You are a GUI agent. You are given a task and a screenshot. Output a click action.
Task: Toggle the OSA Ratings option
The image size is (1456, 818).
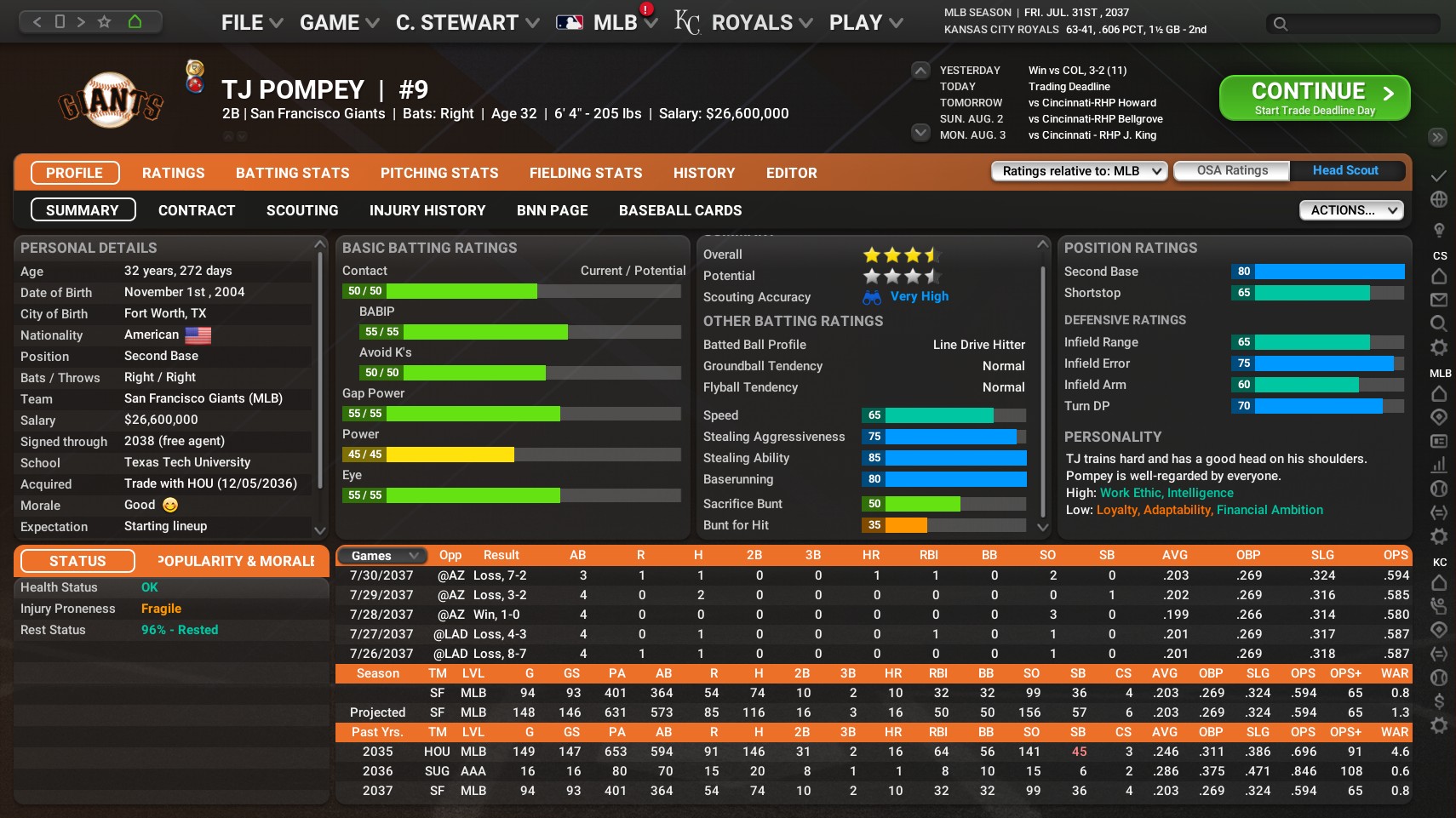[1230, 170]
